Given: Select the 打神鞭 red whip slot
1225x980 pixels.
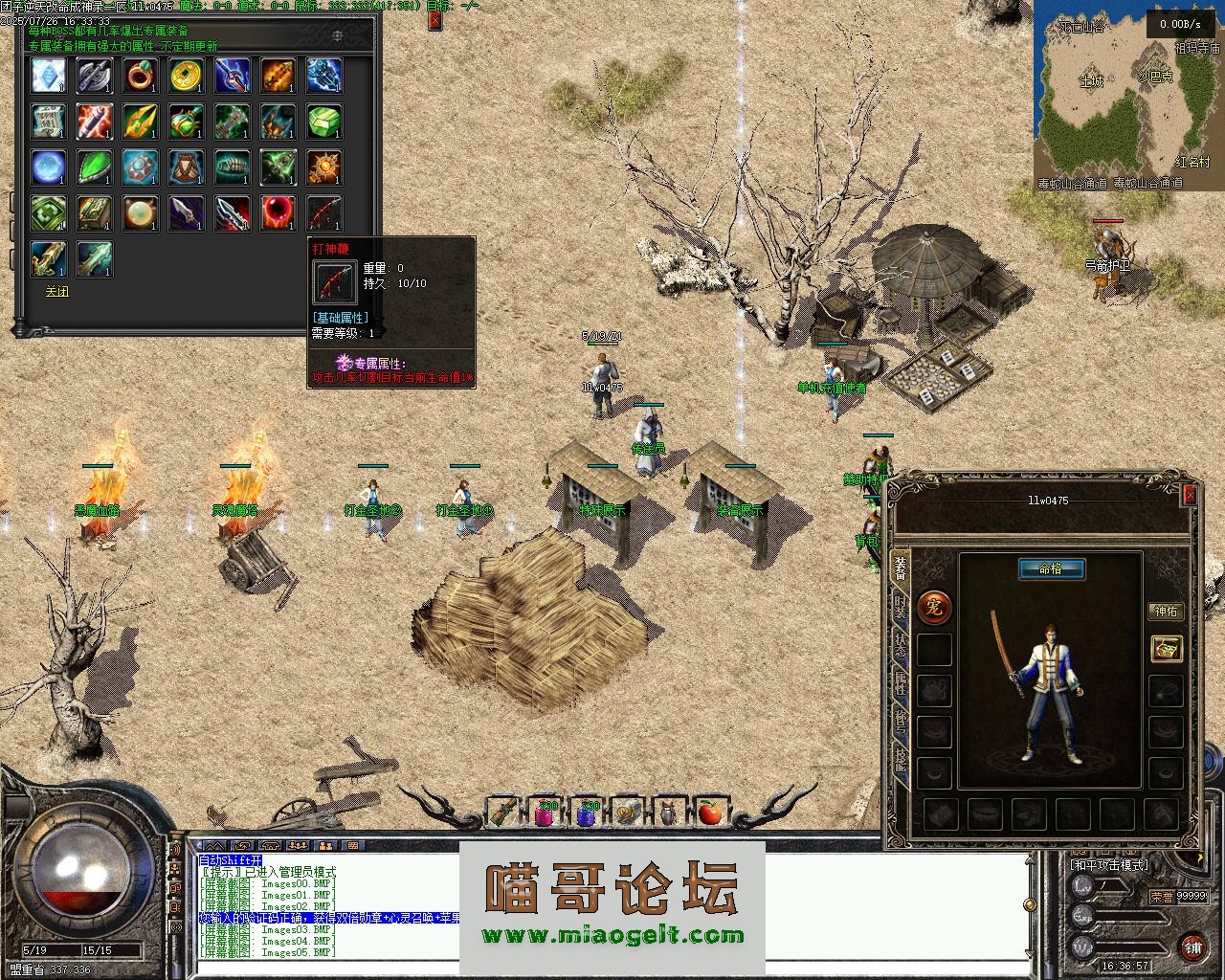Looking at the screenshot, I should pos(324,212).
